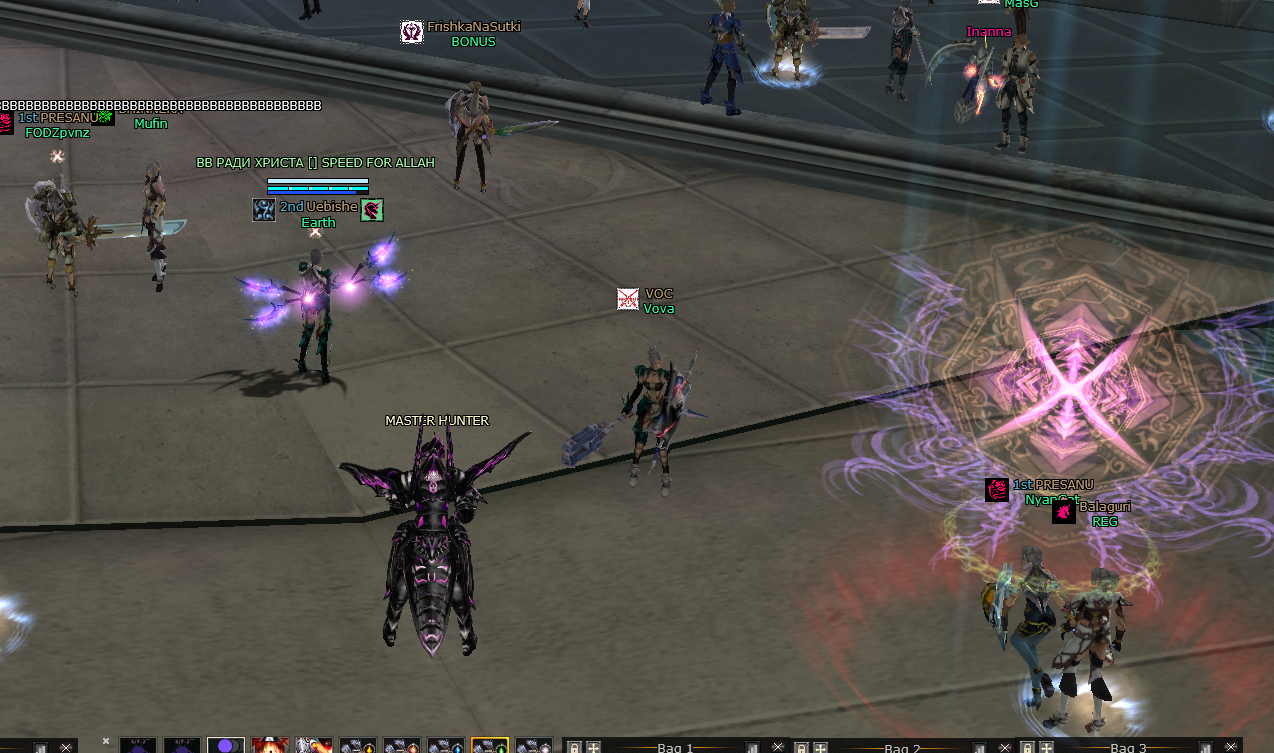Toggle the lock on Bag 2
1274x753 pixels.
tap(801, 747)
